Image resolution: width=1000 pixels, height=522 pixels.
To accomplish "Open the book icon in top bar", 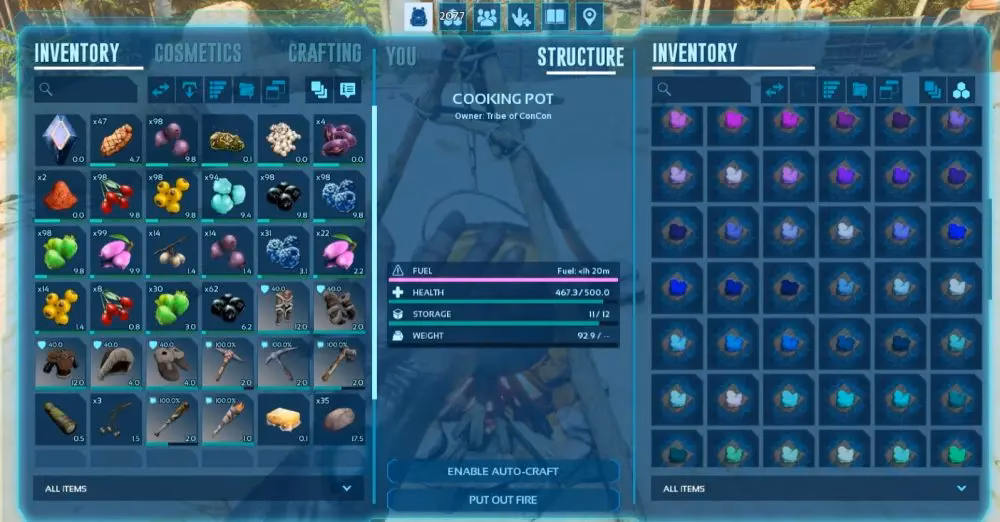I will (x=555, y=16).
